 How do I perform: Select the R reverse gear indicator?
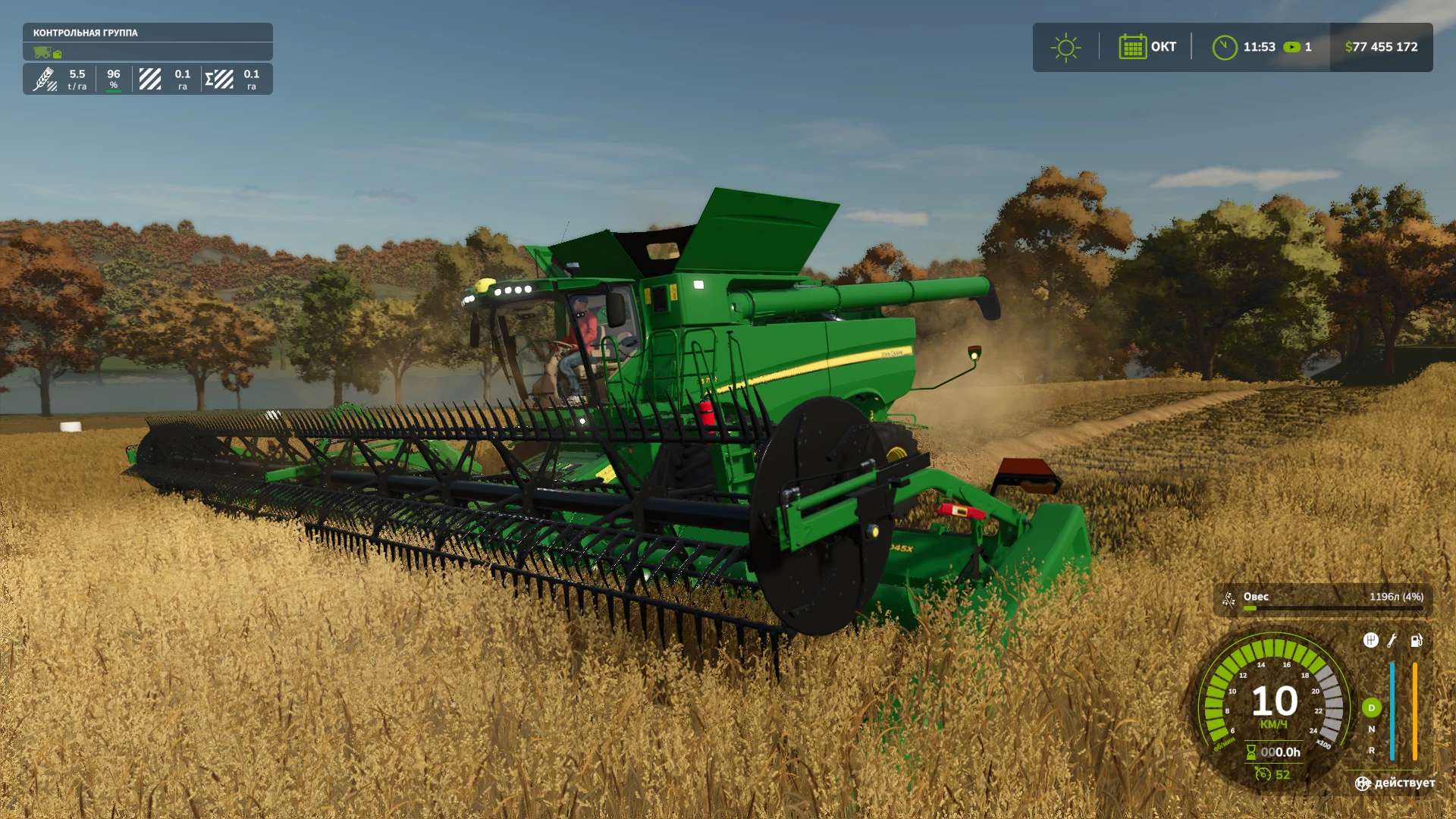tap(1371, 750)
